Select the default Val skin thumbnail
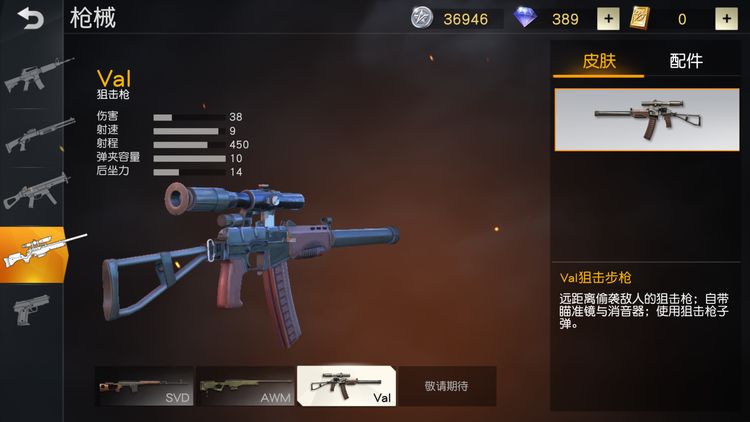The width and height of the screenshot is (750, 422). 645,120
